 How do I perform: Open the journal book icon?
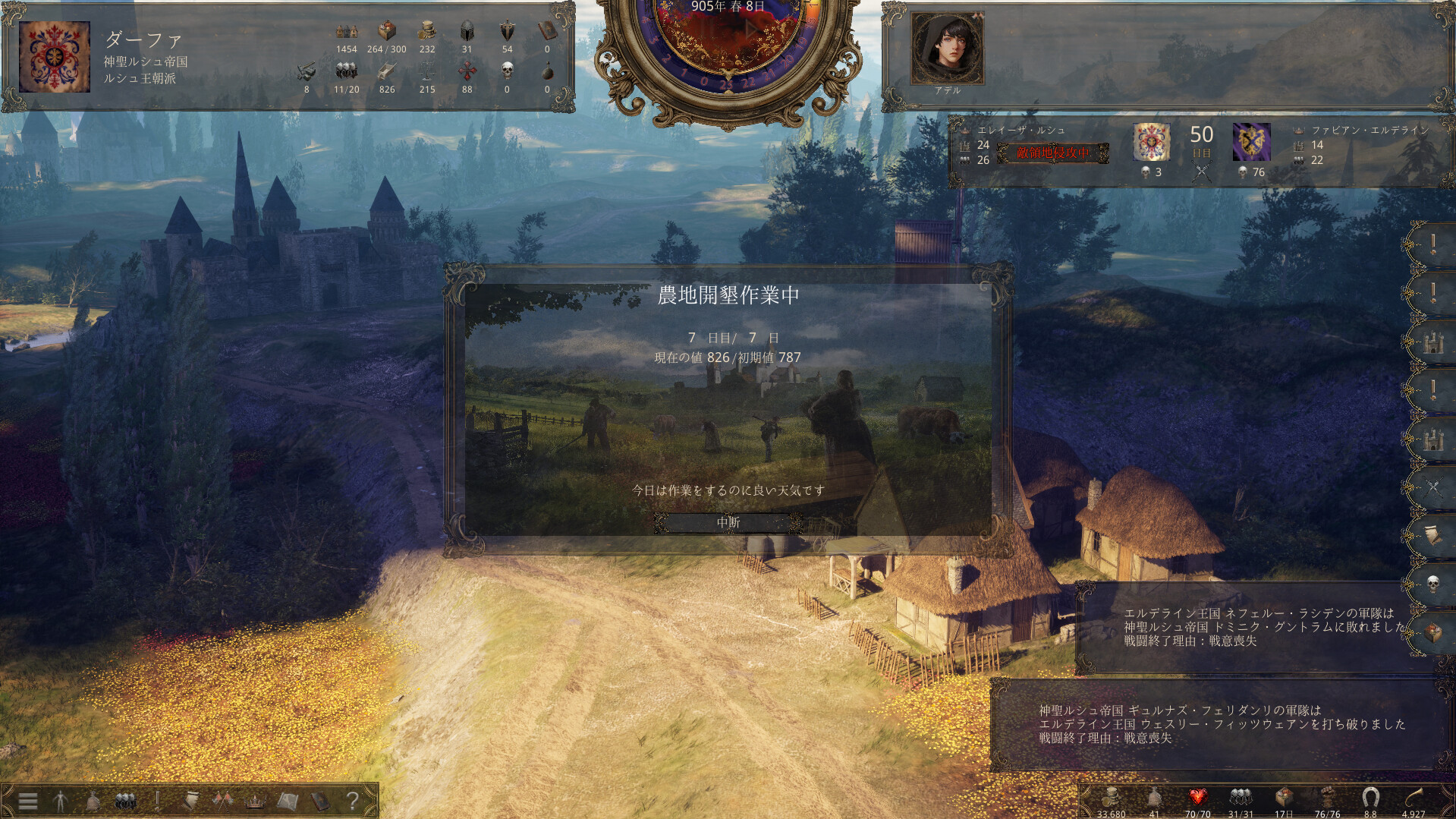319,802
